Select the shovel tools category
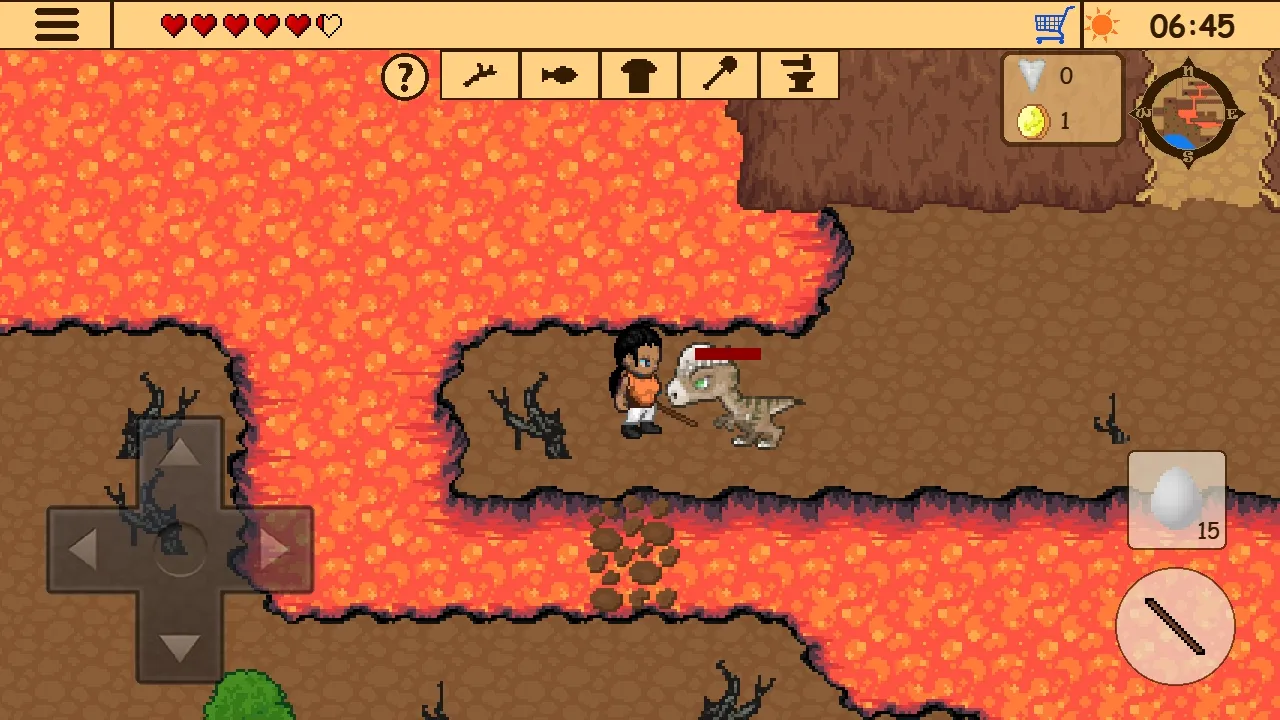Screen dimensions: 1280x720 [x=719, y=75]
